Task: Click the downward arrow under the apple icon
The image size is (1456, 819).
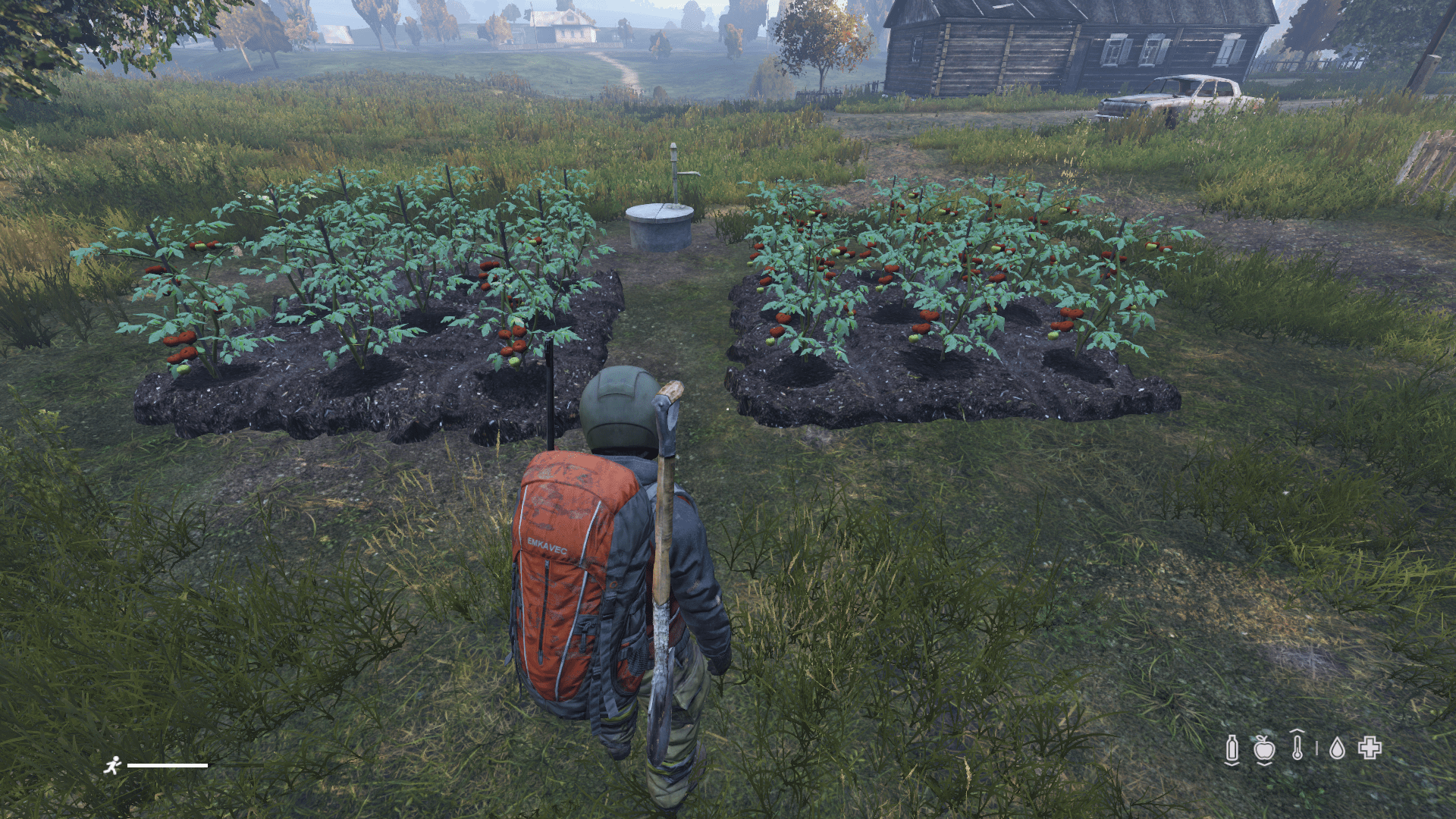Action: (x=1263, y=764)
